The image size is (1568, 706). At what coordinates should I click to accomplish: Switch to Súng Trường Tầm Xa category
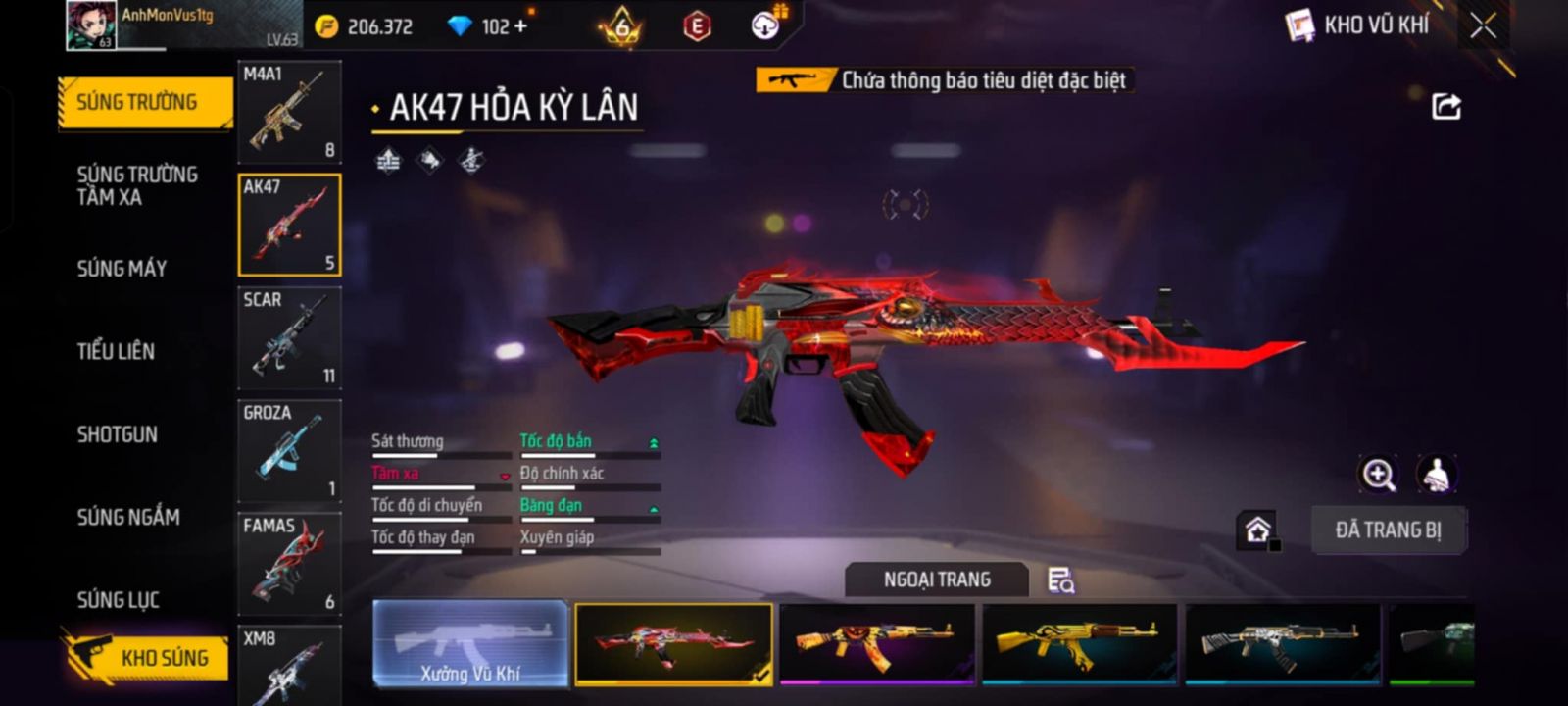point(137,185)
